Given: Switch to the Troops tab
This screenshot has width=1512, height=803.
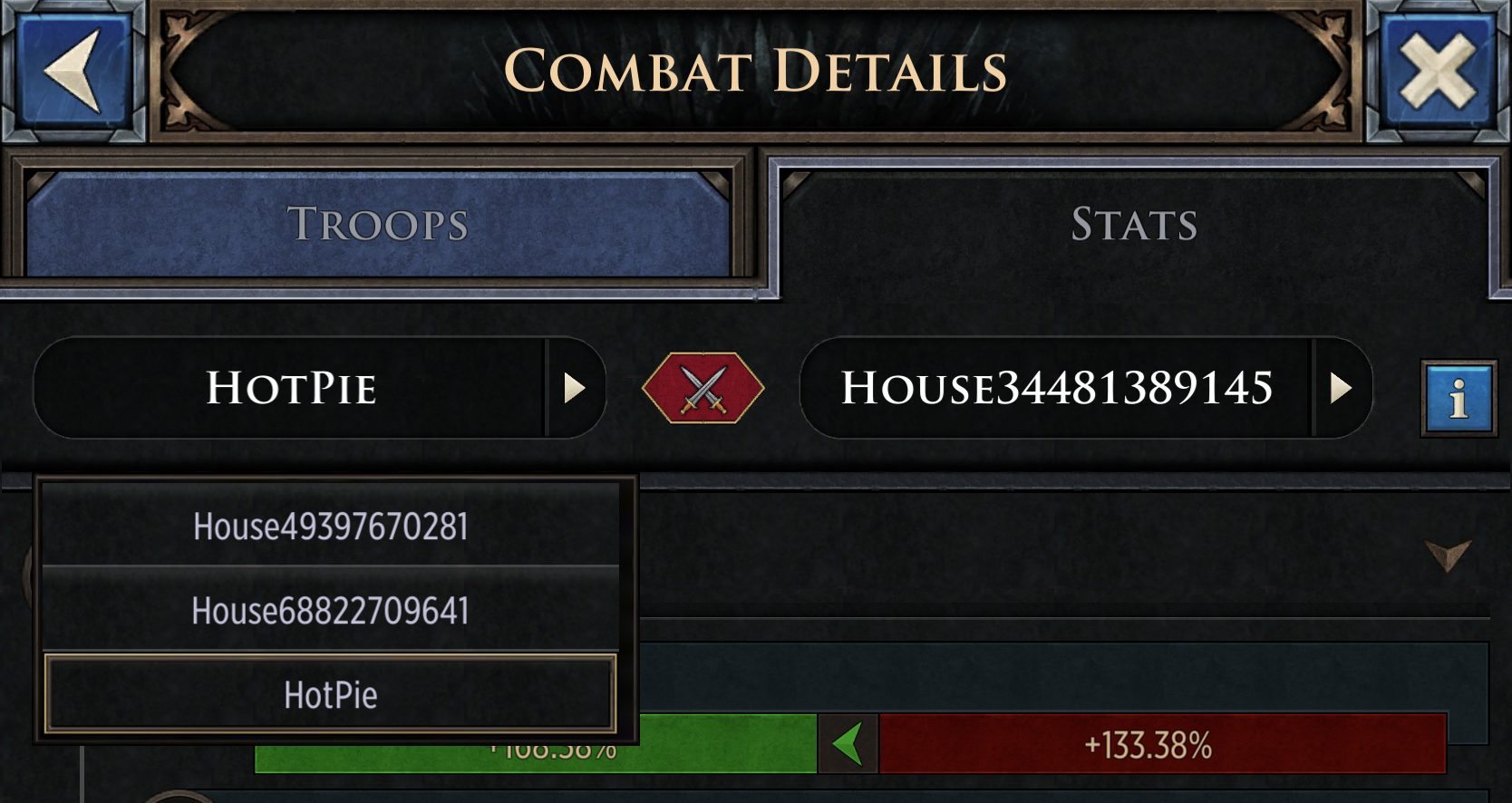Looking at the screenshot, I should (x=378, y=224).
